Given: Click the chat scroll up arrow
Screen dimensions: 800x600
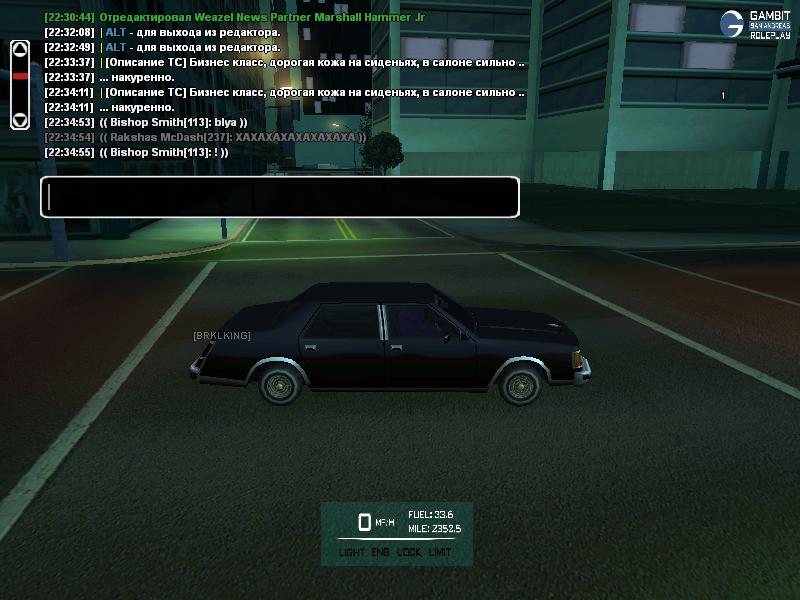Looking at the screenshot, I should 19,49.
